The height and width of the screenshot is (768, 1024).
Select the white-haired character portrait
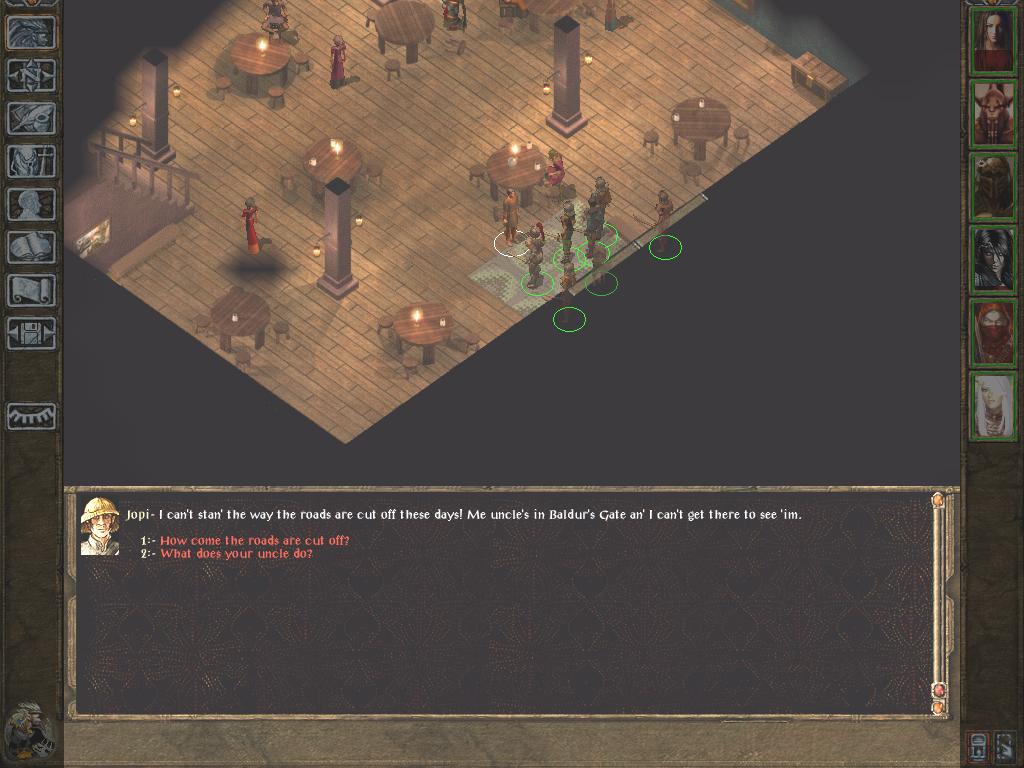click(x=993, y=407)
